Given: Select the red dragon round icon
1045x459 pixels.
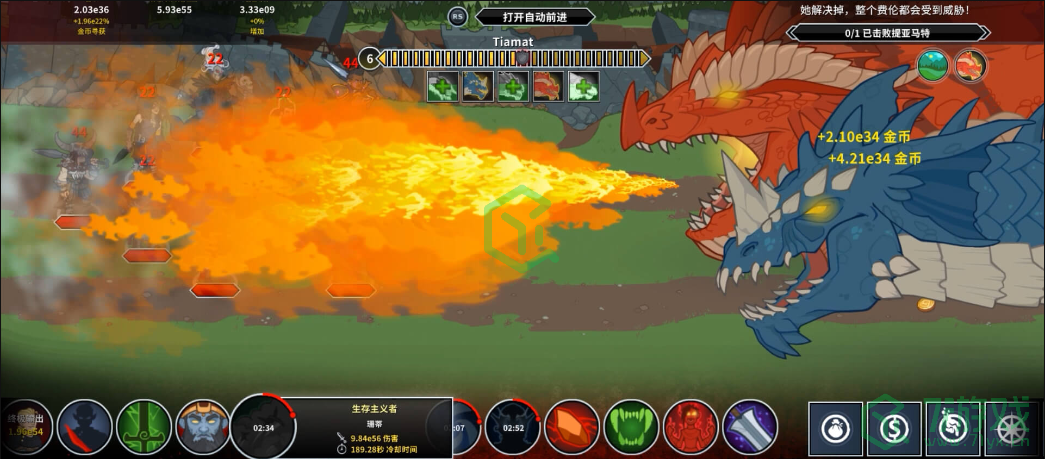Looking at the screenshot, I should [969, 66].
